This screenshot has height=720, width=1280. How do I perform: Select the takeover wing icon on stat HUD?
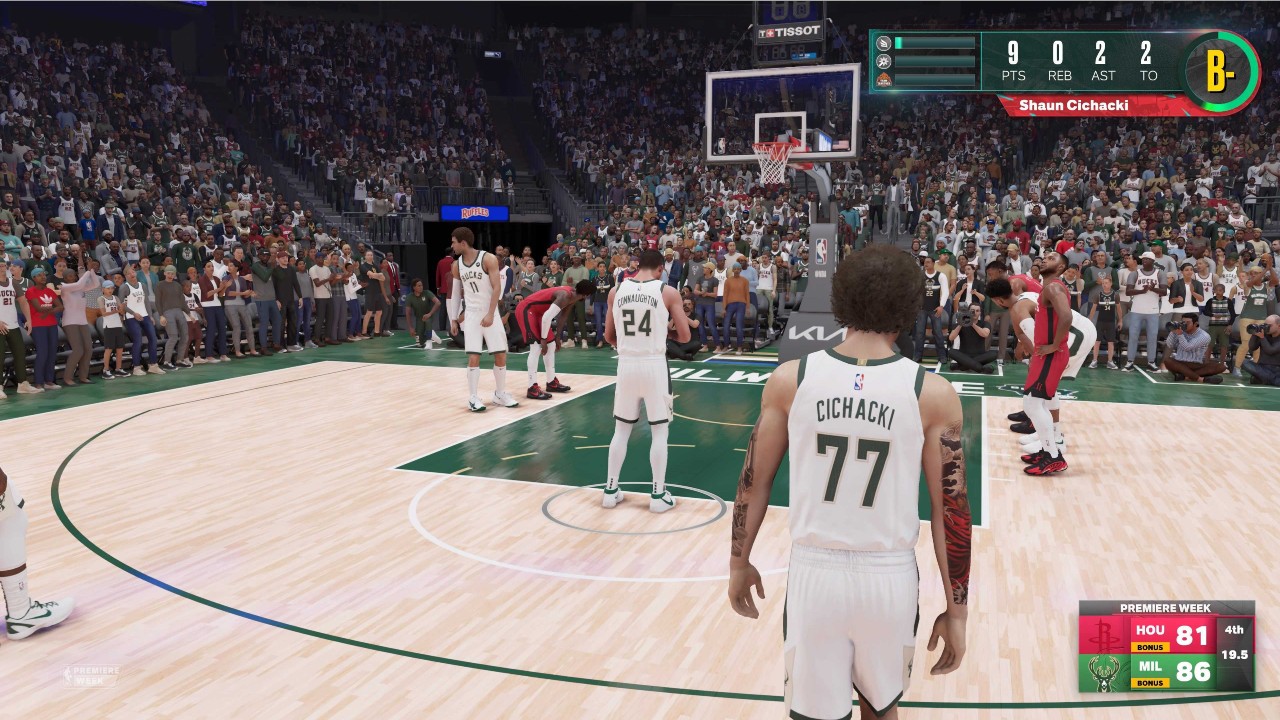884,42
